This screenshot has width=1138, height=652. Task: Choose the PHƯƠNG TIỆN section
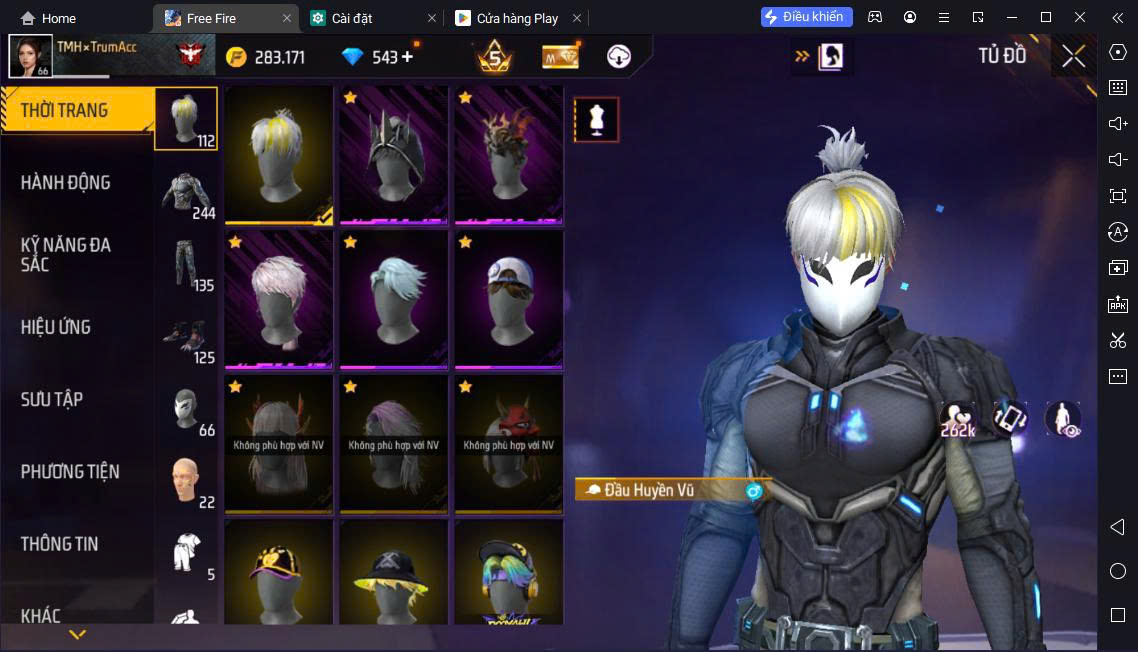pyautogui.click(x=70, y=472)
